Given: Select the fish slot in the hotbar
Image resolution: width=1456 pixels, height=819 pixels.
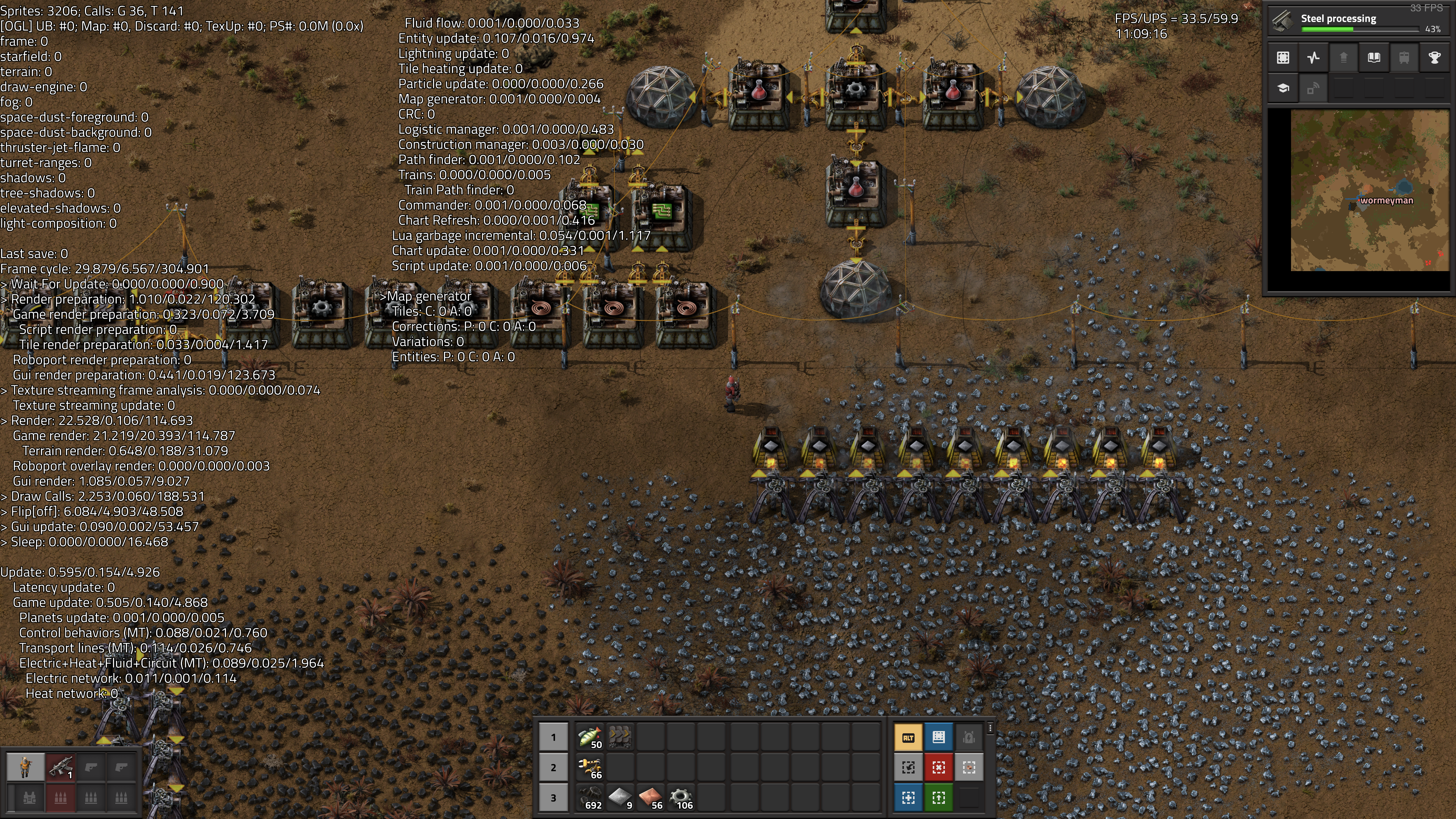Looking at the screenshot, I should pyautogui.click(x=590, y=737).
